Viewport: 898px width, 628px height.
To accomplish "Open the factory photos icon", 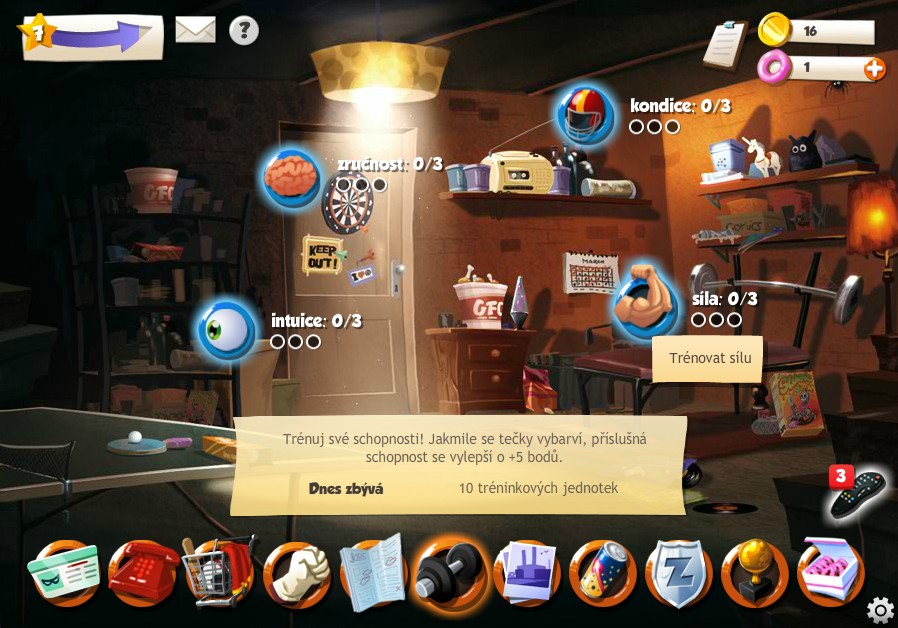I will tap(527, 574).
